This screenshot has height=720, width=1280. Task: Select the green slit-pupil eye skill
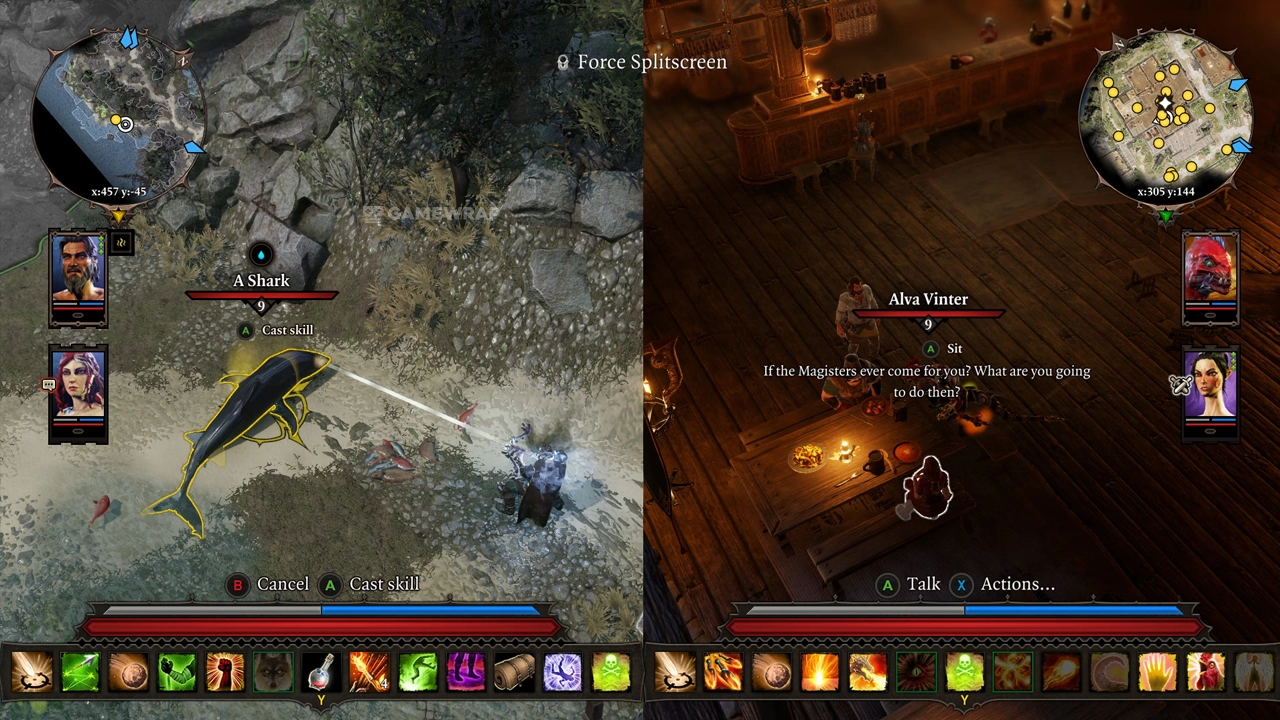click(x=915, y=672)
